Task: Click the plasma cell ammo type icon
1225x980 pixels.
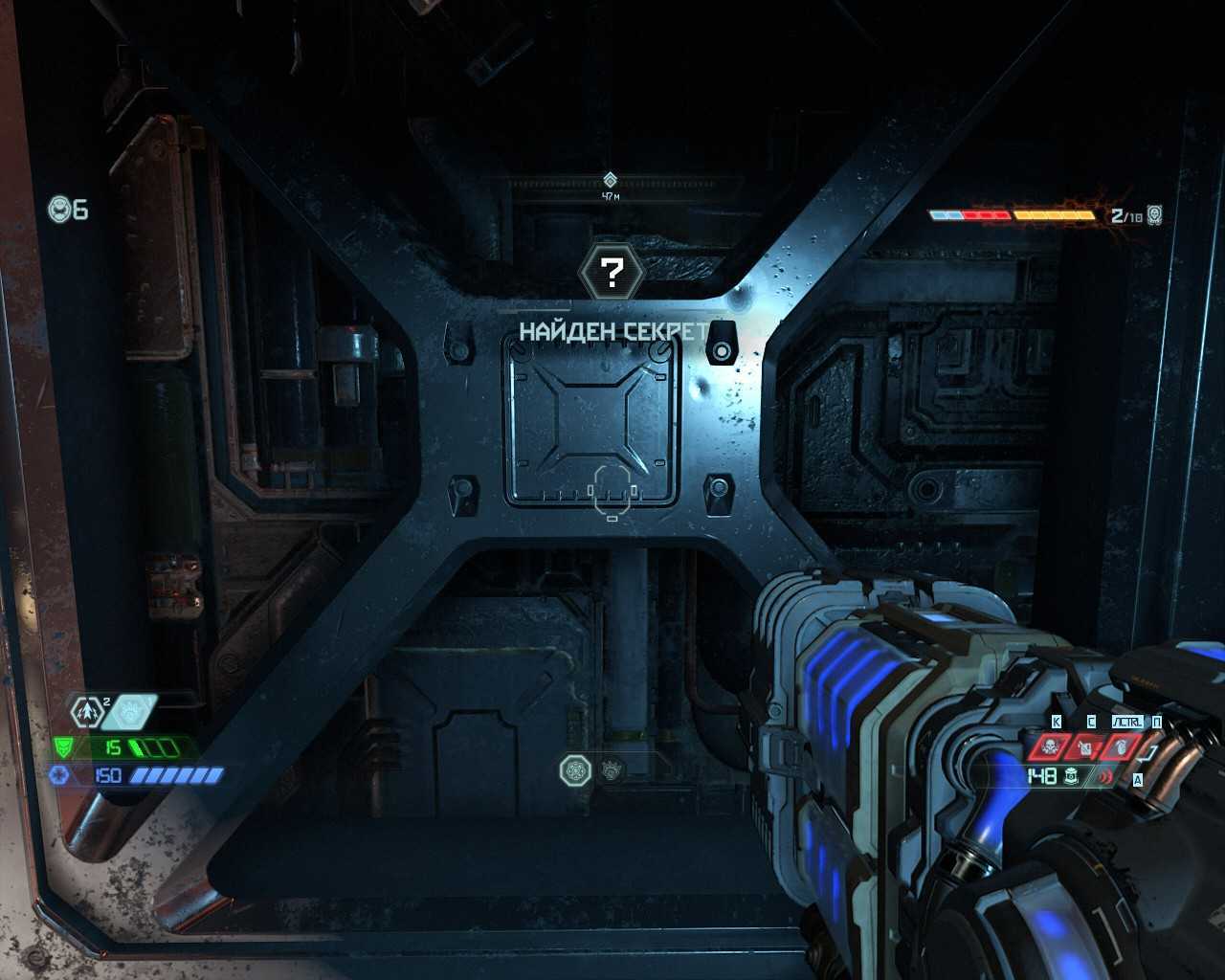Action: pyautogui.click(x=1071, y=776)
